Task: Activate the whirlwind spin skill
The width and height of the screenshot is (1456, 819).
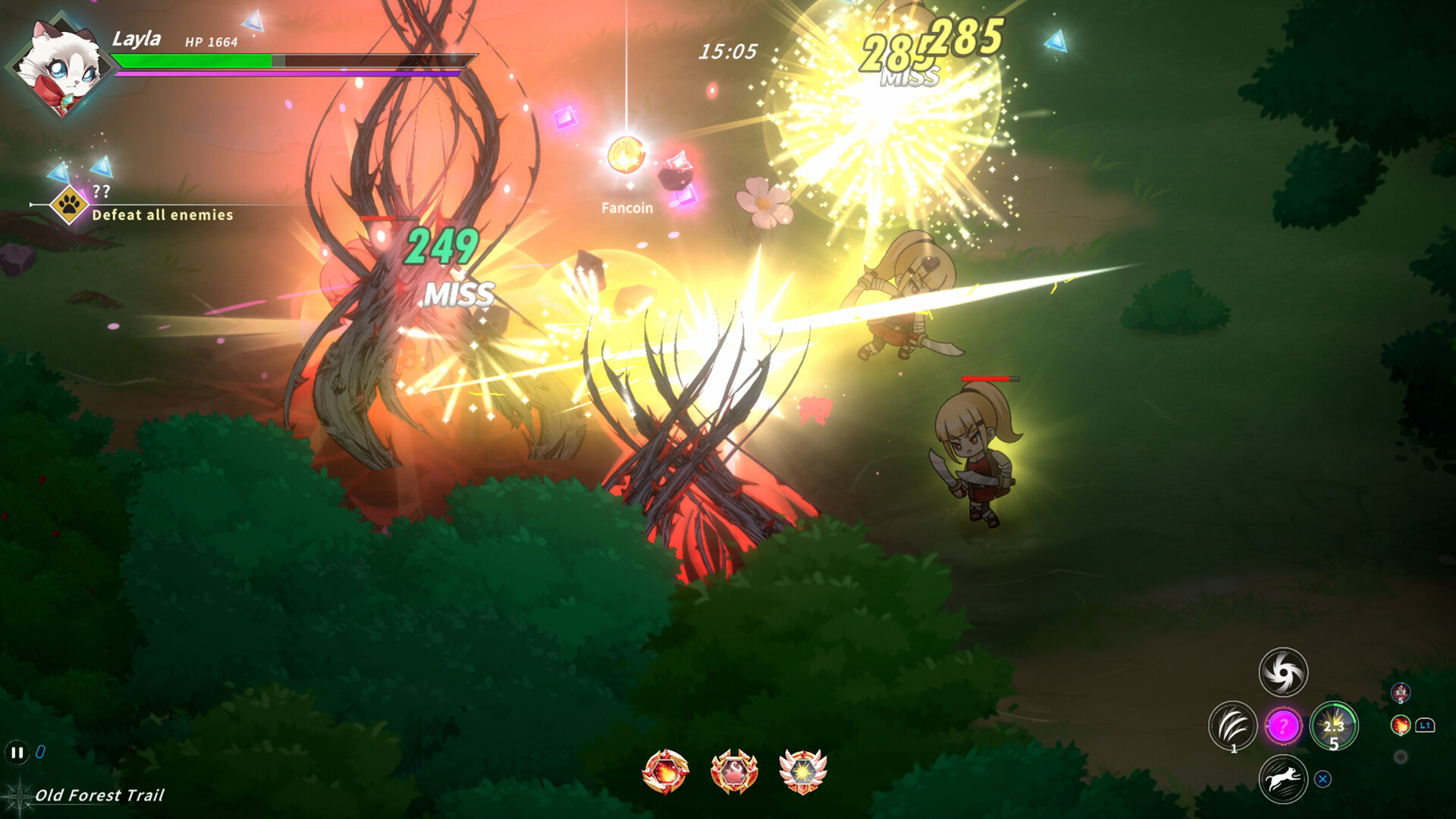Action: (x=1283, y=672)
